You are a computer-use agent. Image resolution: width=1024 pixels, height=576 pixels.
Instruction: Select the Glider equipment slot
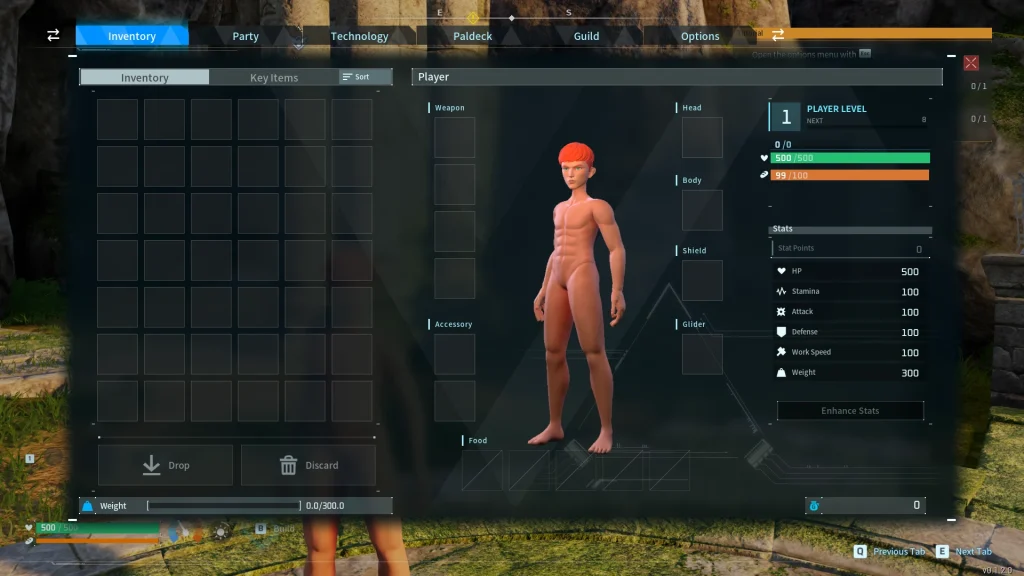702,354
